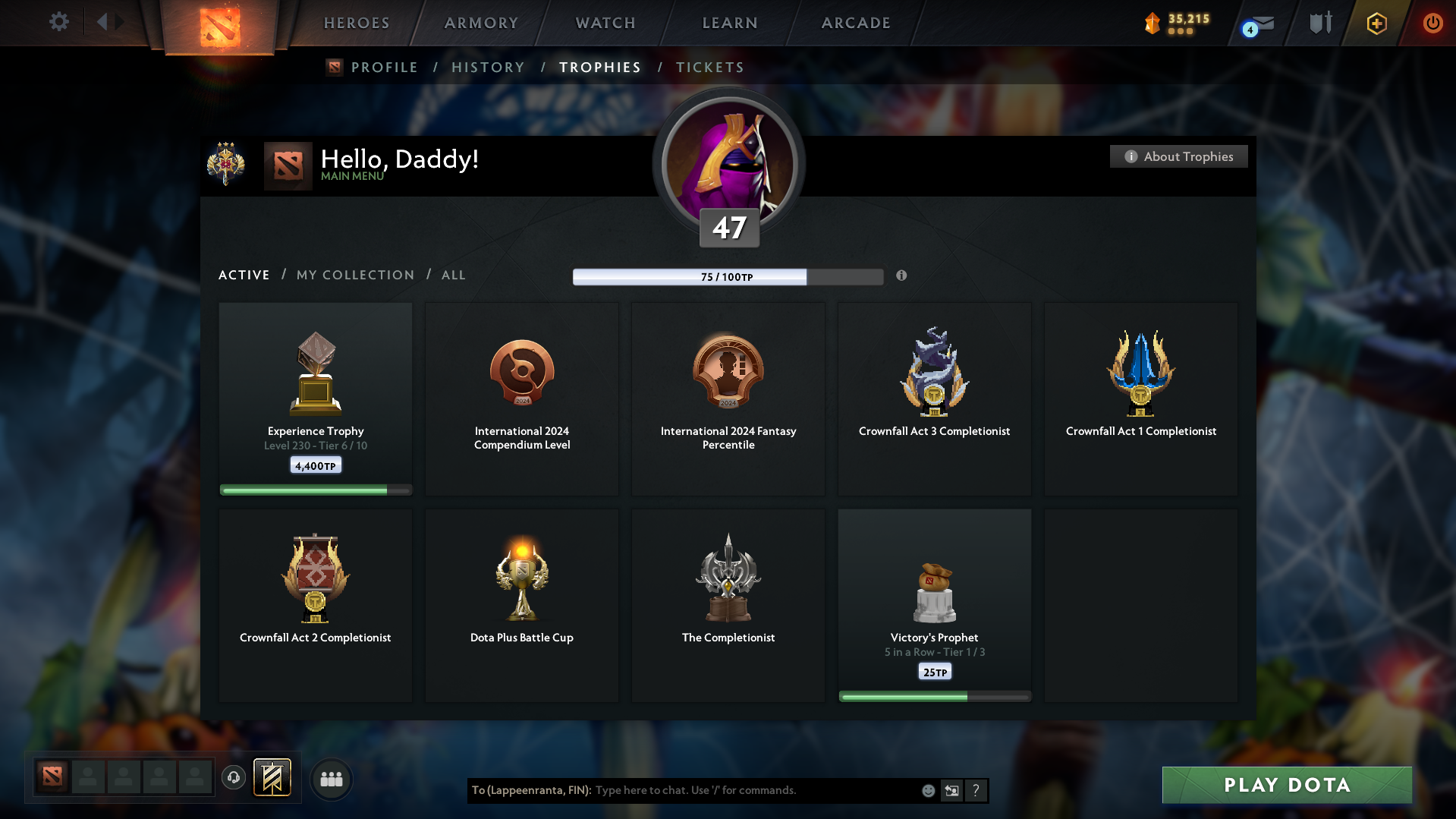Image resolution: width=1456 pixels, height=819 pixels.
Task: Open voice chat headset settings
Action: [x=233, y=778]
